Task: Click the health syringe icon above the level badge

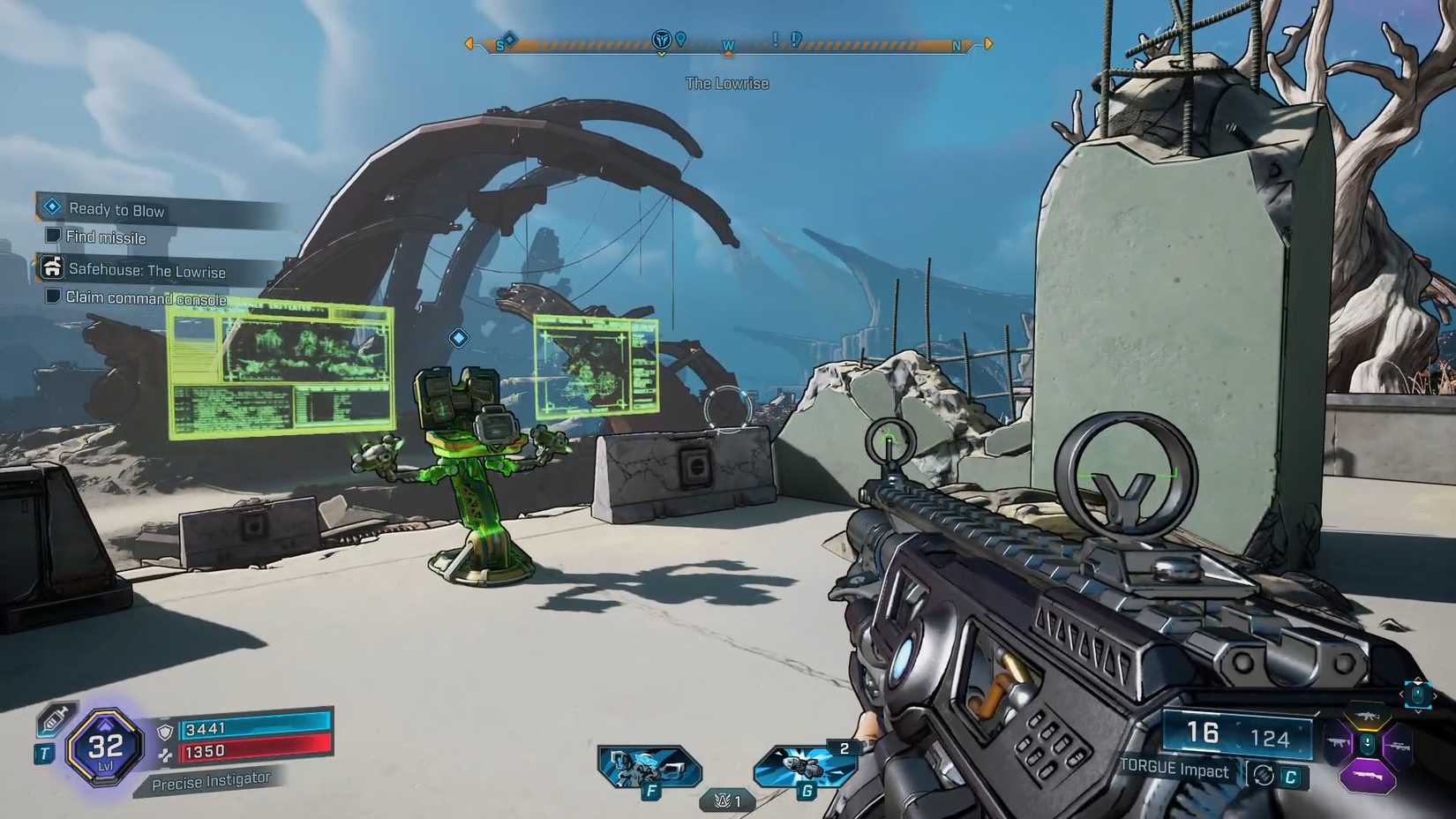Action: pos(55,719)
